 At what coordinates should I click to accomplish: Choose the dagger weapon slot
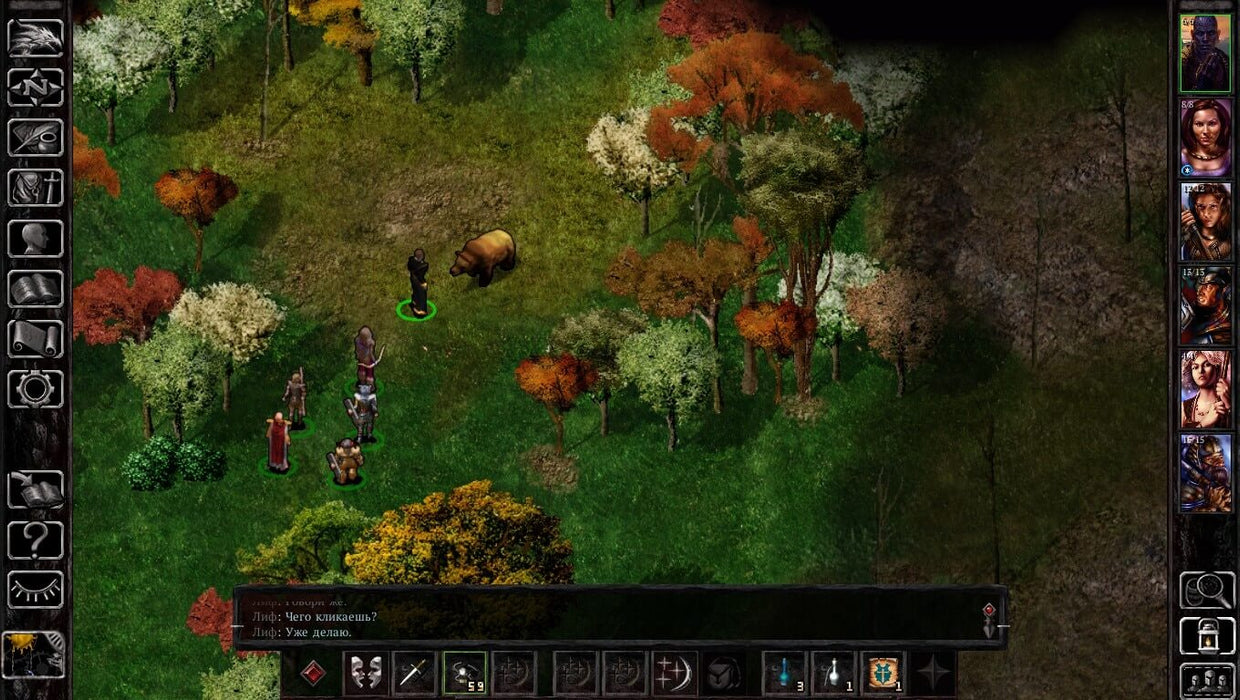tap(414, 673)
